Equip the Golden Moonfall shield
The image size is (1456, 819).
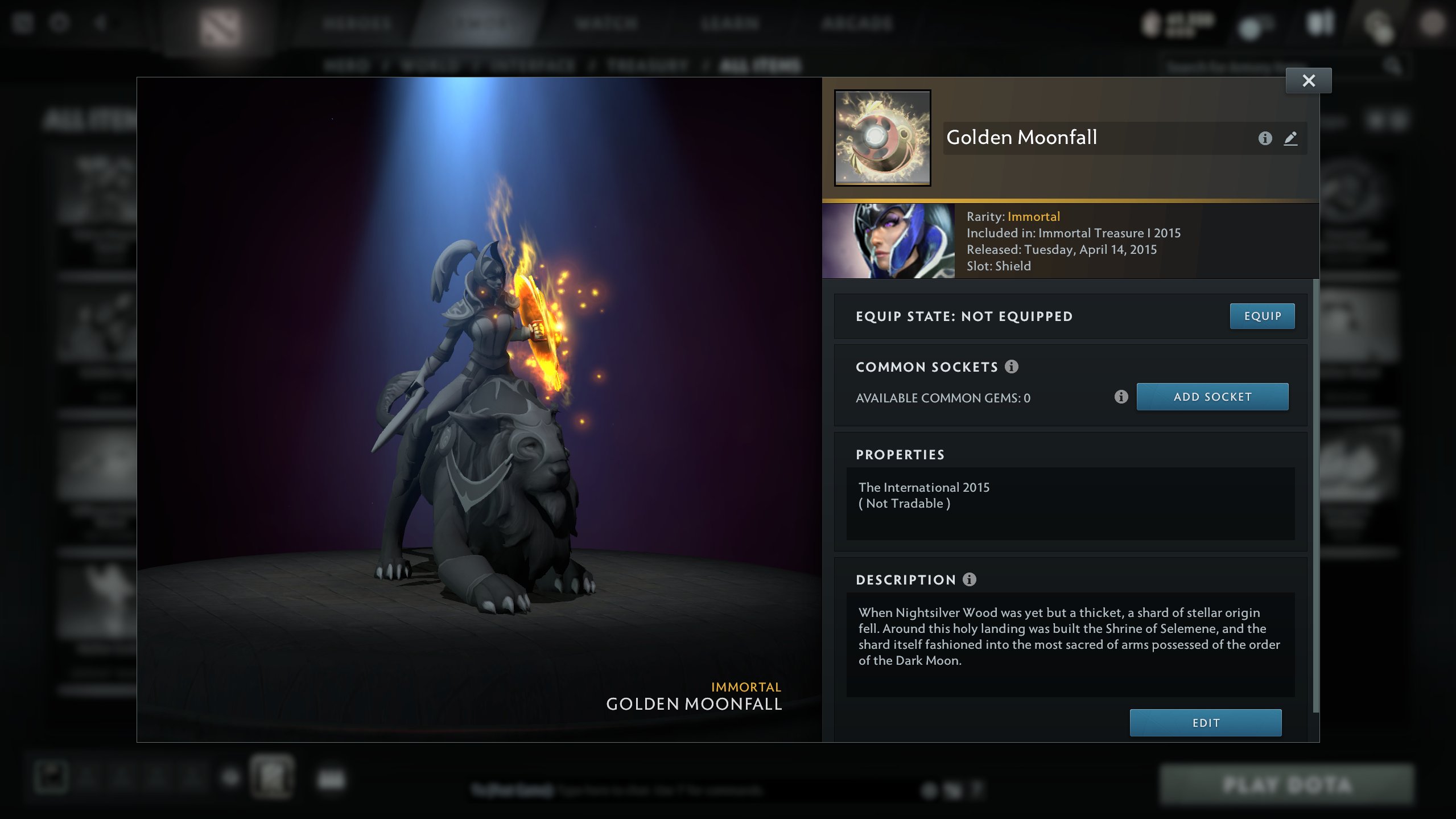click(1262, 316)
